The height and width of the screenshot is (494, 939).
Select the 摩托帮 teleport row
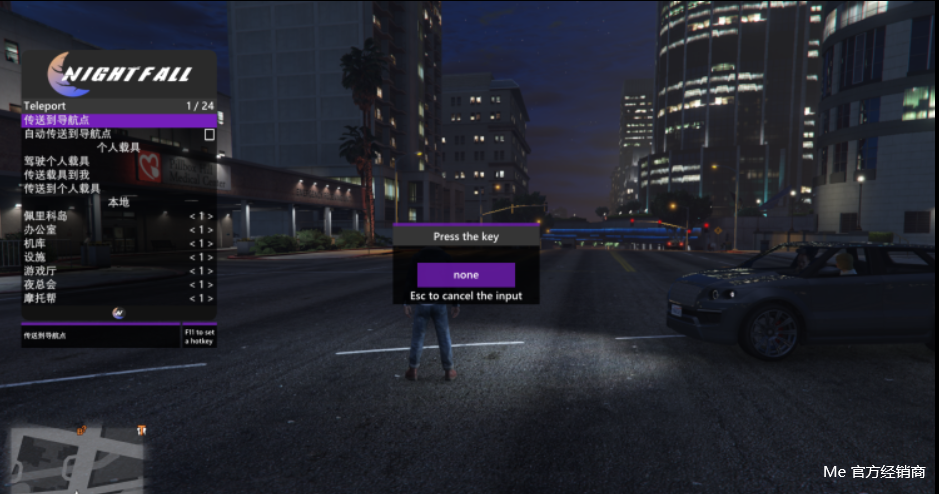point(119,298)
